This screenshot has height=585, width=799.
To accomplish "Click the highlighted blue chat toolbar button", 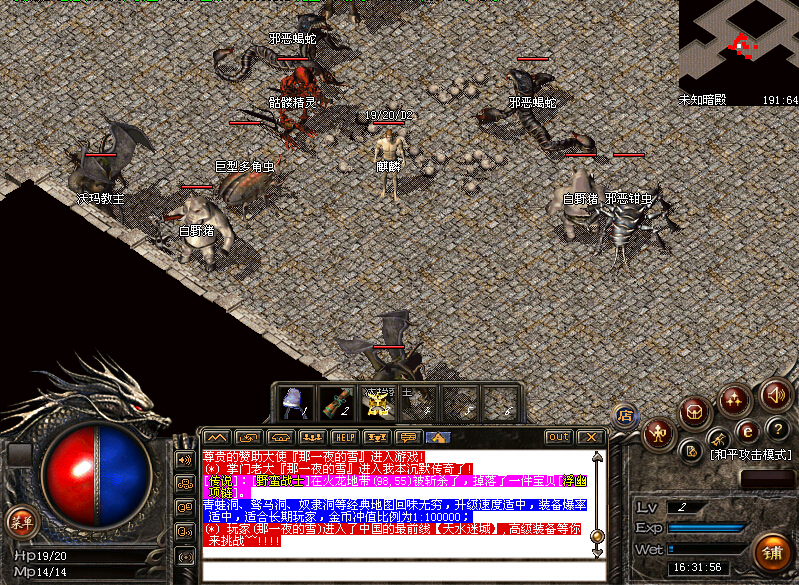I will [437, 437].
